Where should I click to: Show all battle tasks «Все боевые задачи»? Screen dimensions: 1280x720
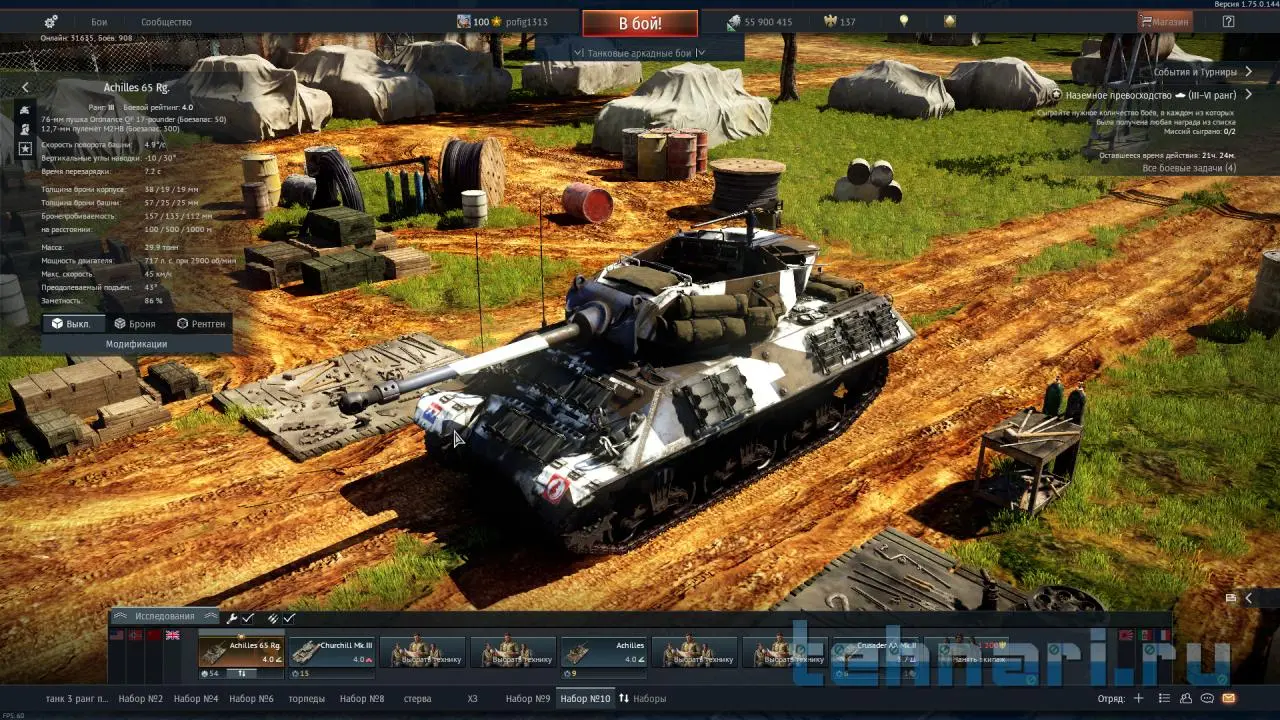pyautogui.click(x=1189, y=168)
